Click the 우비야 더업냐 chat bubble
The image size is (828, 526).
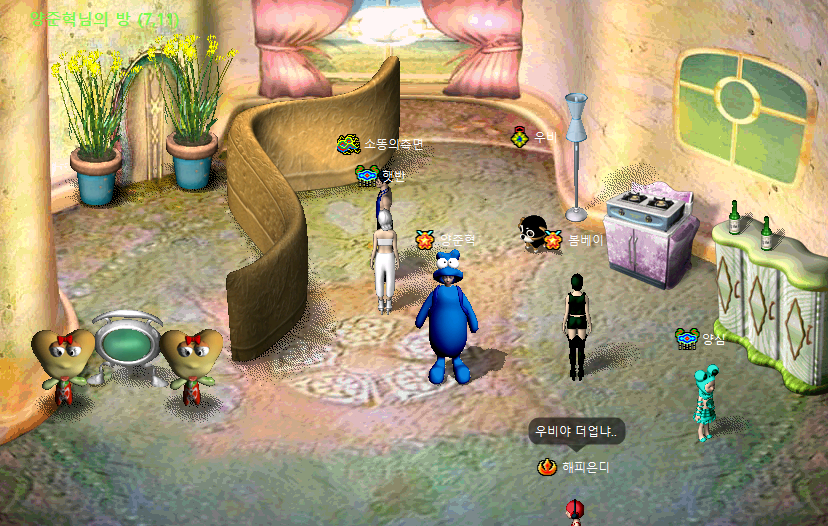tap(577, 432)
